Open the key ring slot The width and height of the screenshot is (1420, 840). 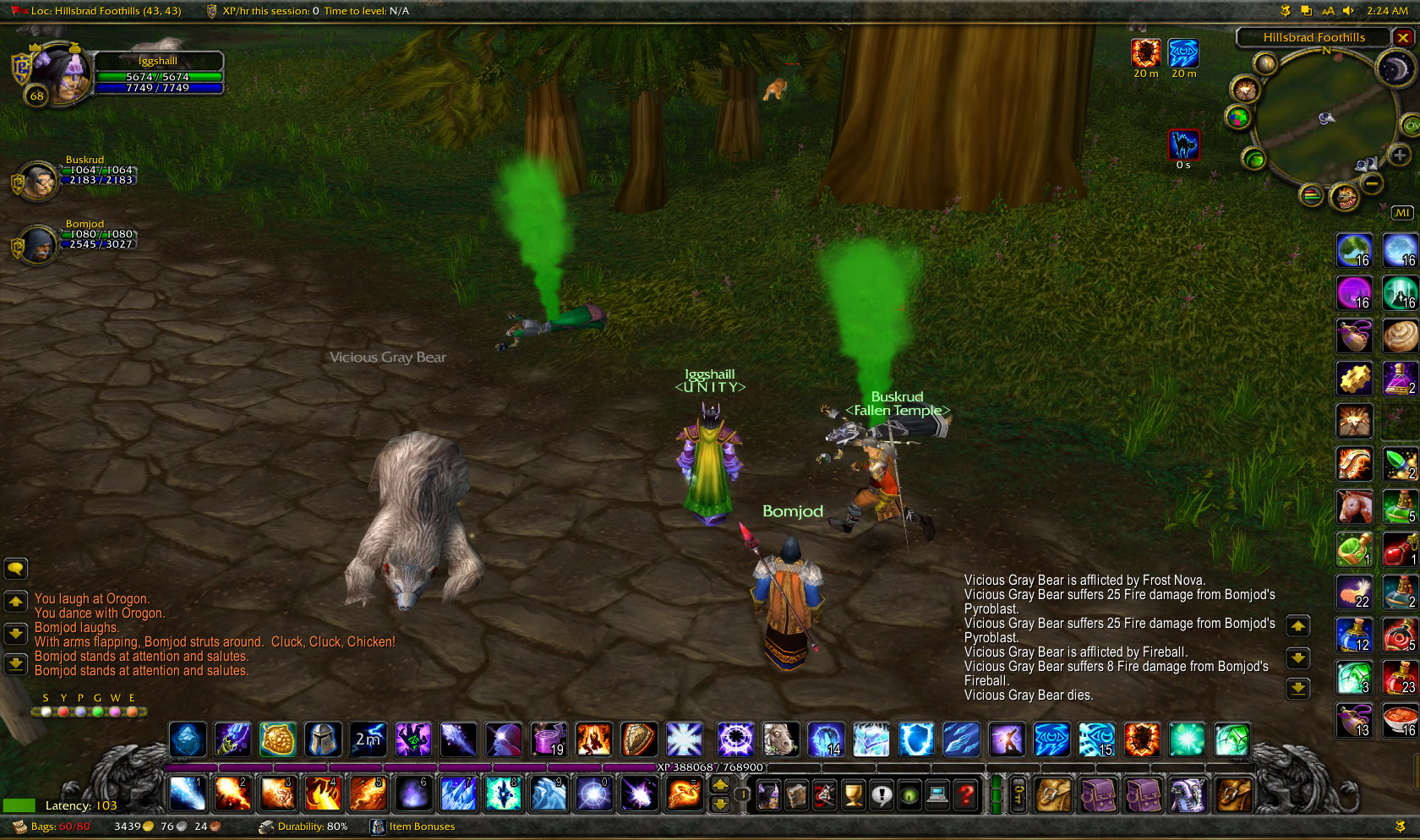point(1019,794)
